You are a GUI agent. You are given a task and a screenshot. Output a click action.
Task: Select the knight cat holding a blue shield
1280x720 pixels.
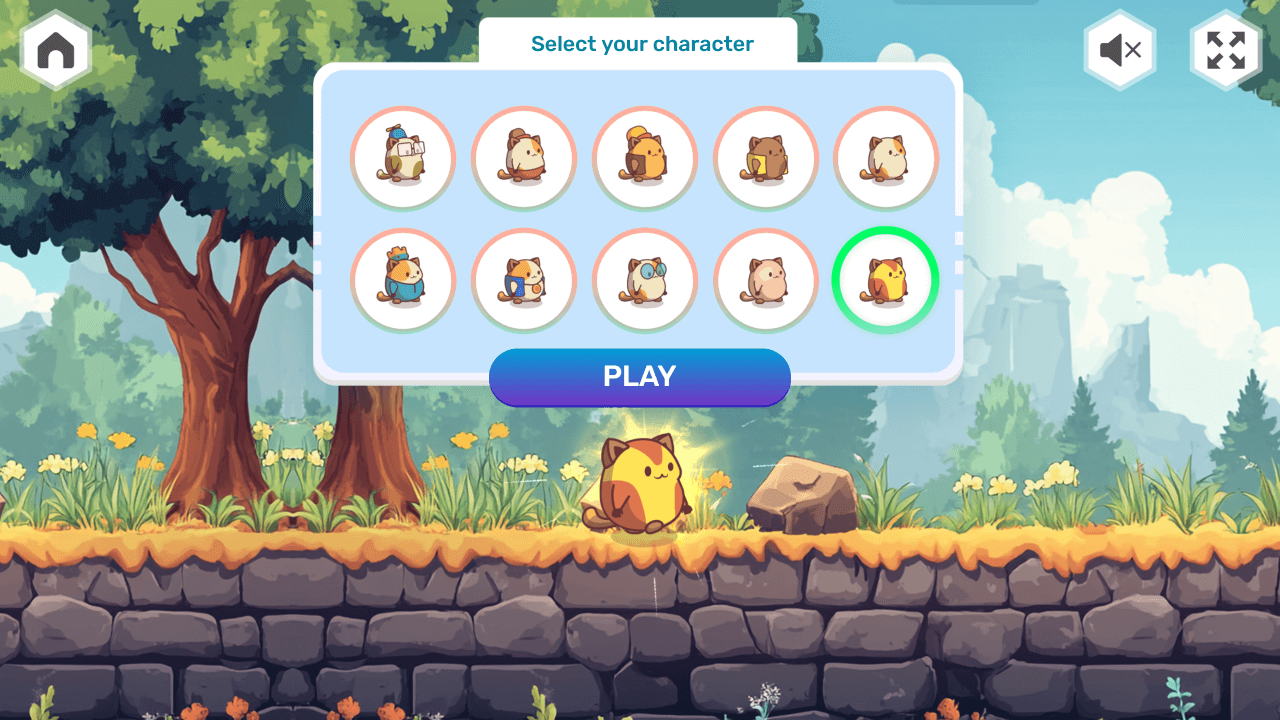pyautogui.click(x=524, y=280)
